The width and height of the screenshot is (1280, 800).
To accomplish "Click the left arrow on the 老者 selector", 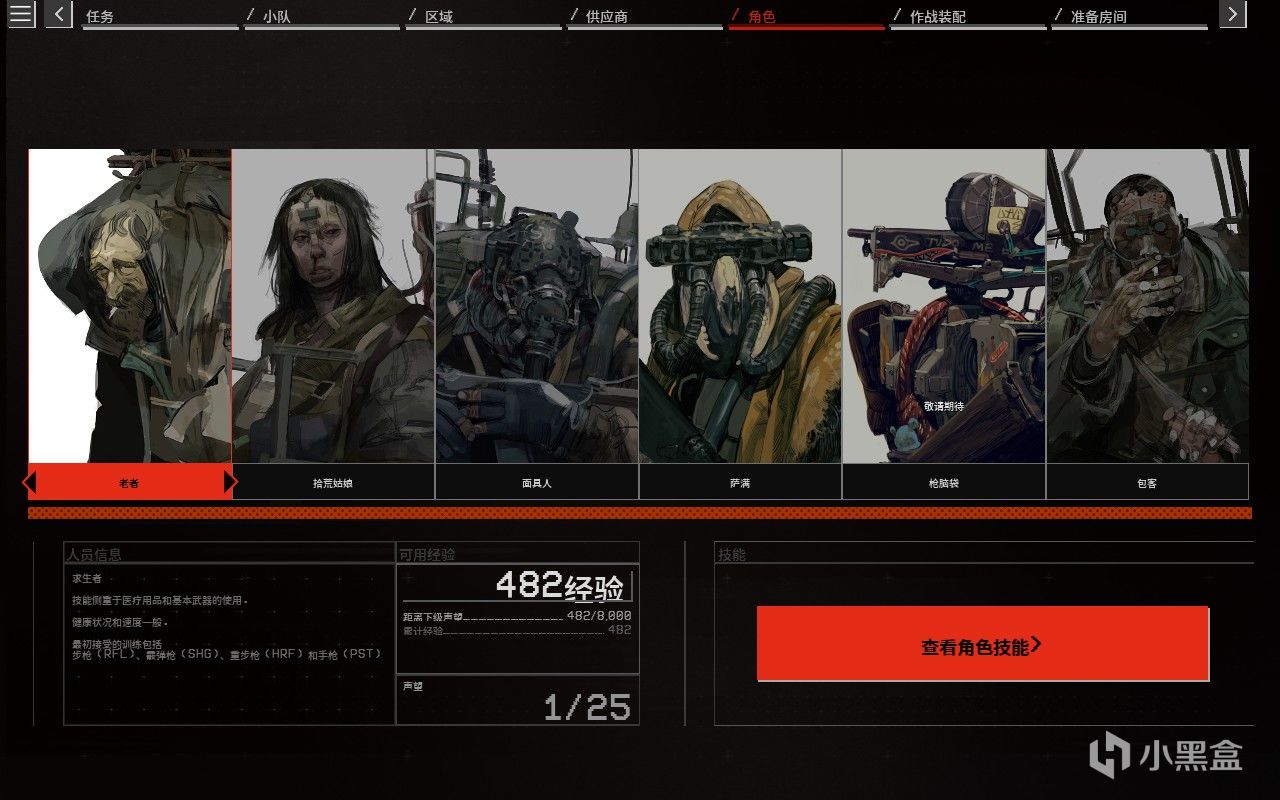I will click(30, 481).
